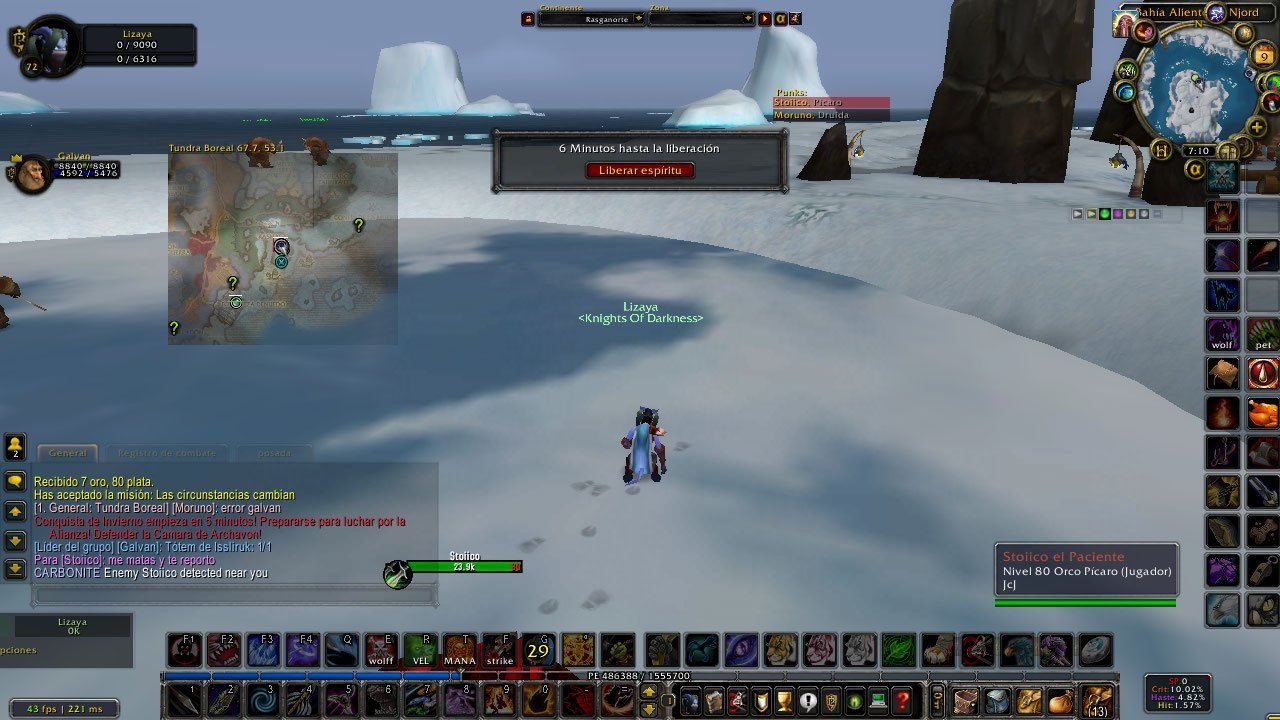The image size is (1280, 720).
Task: Open the Continente dropdown showing Rasganorte
Action: click(591, 19)
